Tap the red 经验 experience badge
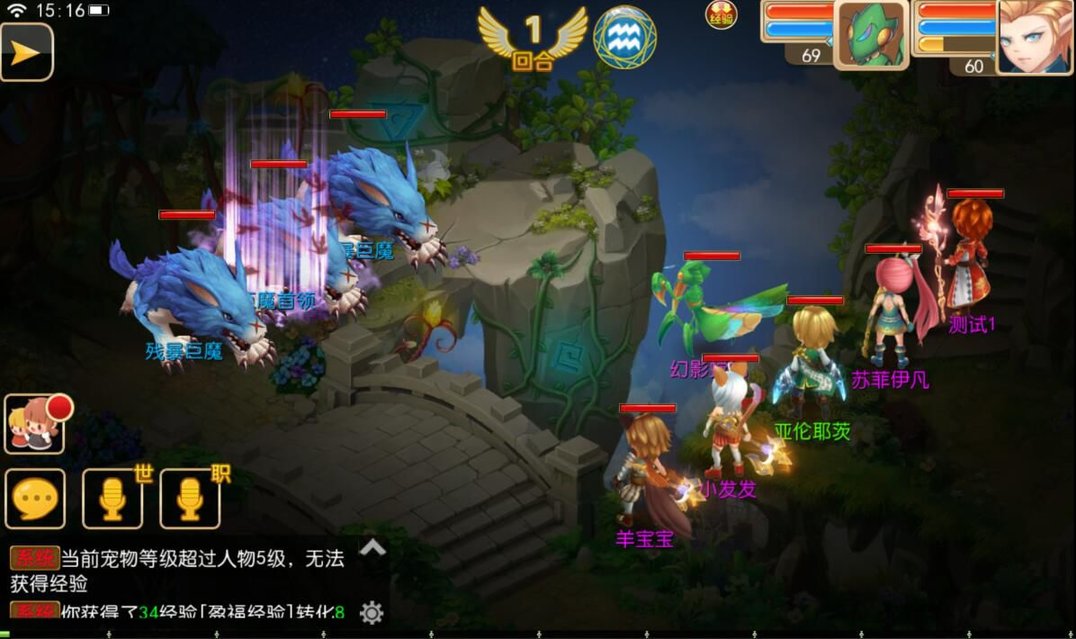The width and height of the screenshot is (1076, 639). coord(721,15)
